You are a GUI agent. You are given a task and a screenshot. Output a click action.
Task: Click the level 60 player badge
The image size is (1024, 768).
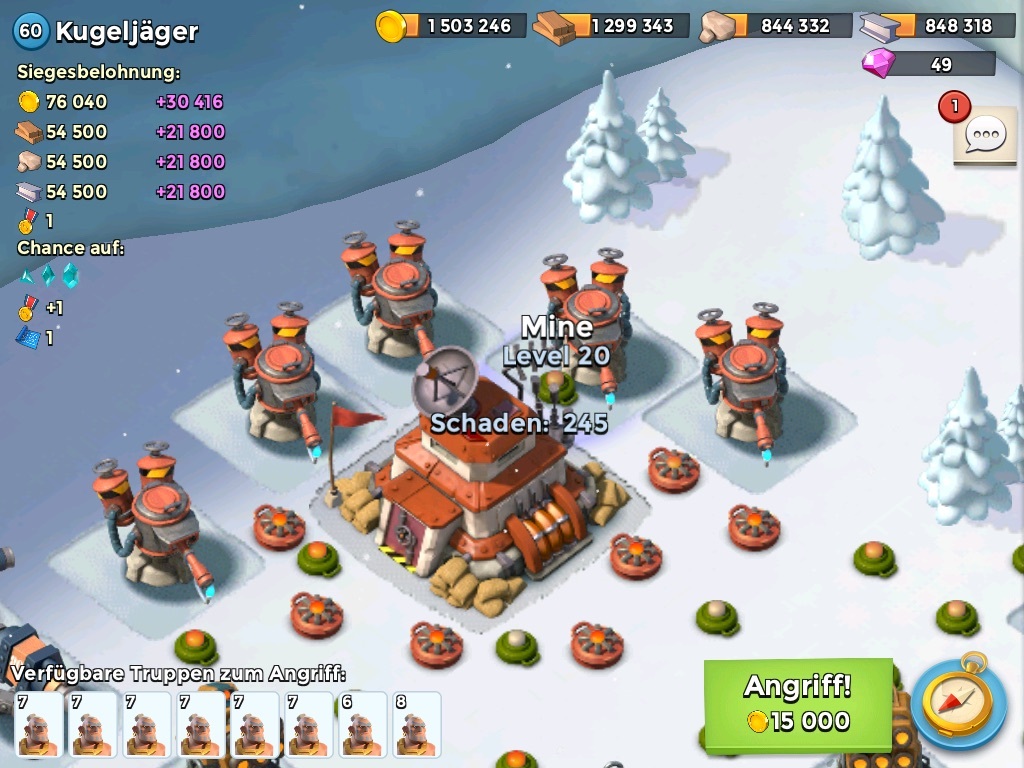coord(30,31)
